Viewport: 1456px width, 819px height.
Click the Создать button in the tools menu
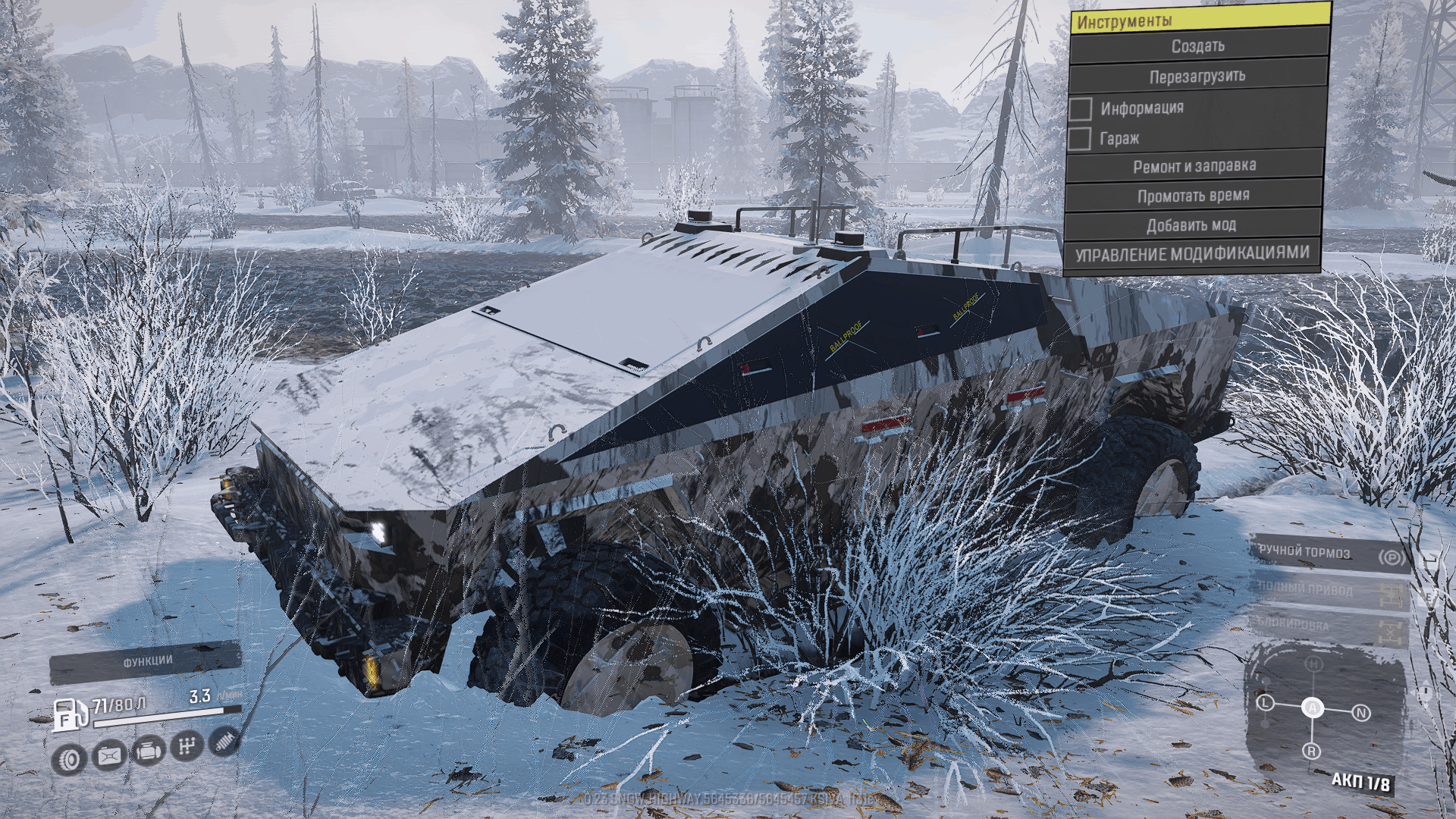tap(1198, 46)
